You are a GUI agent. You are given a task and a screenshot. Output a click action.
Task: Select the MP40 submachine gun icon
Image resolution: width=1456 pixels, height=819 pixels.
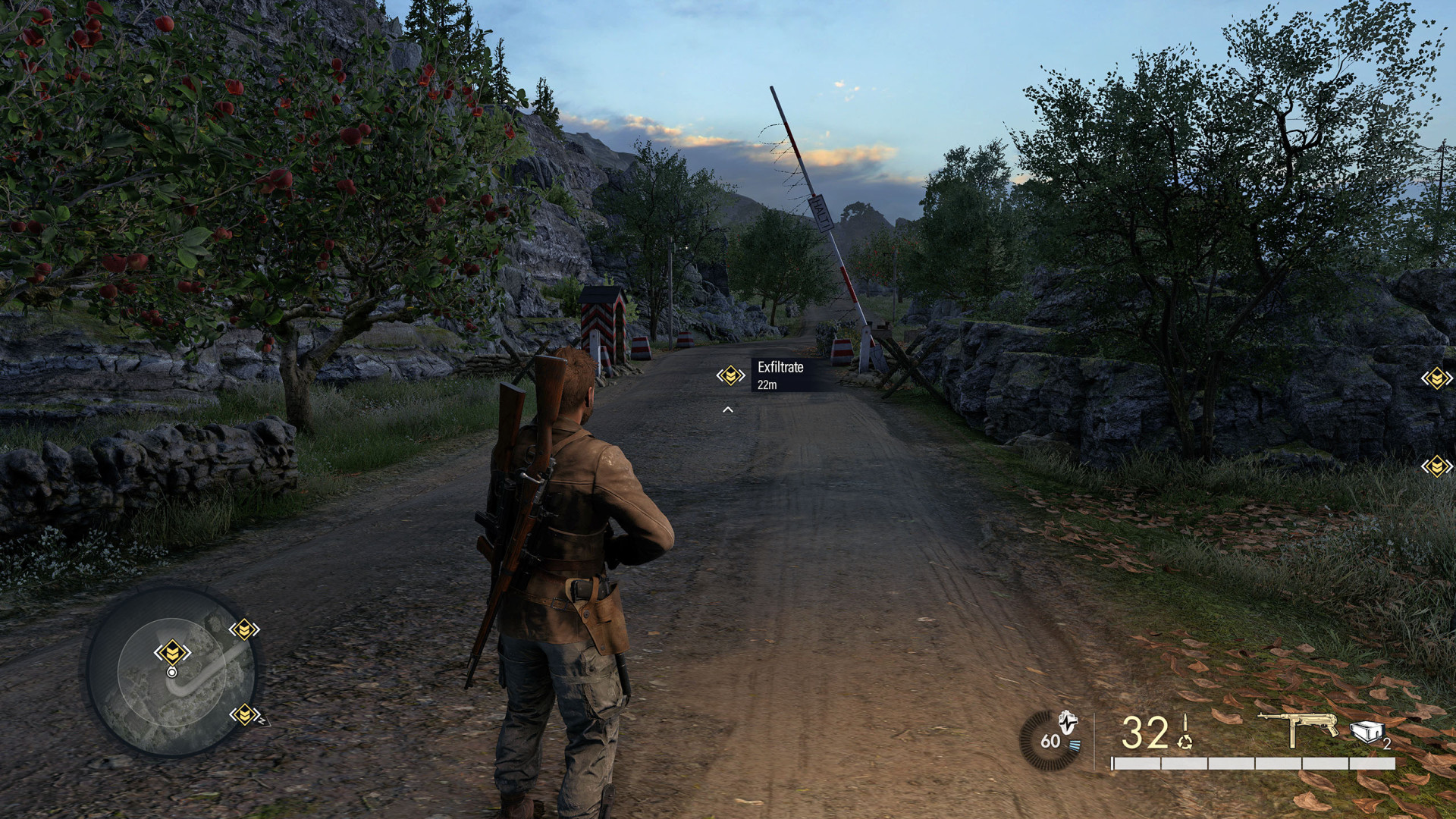1298,727
